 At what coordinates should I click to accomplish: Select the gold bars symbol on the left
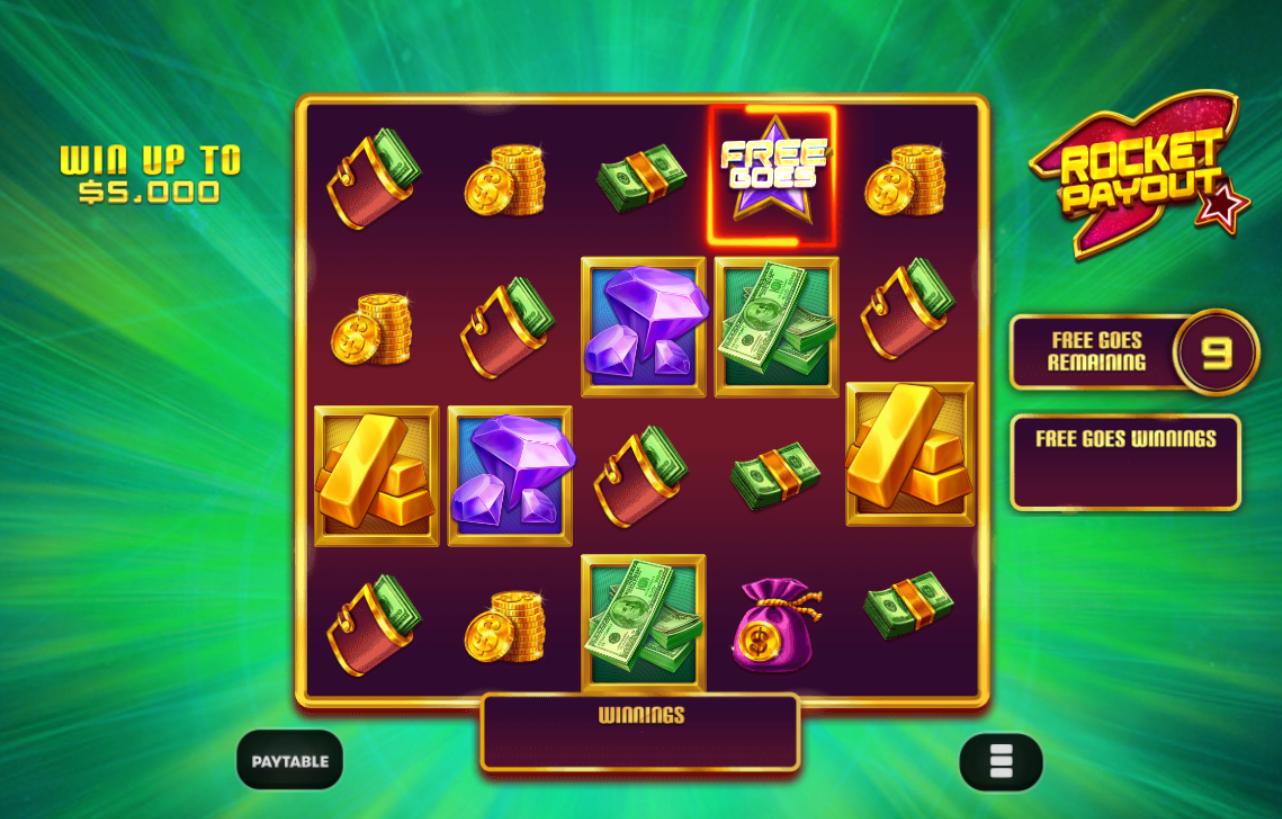coord(375,477)
